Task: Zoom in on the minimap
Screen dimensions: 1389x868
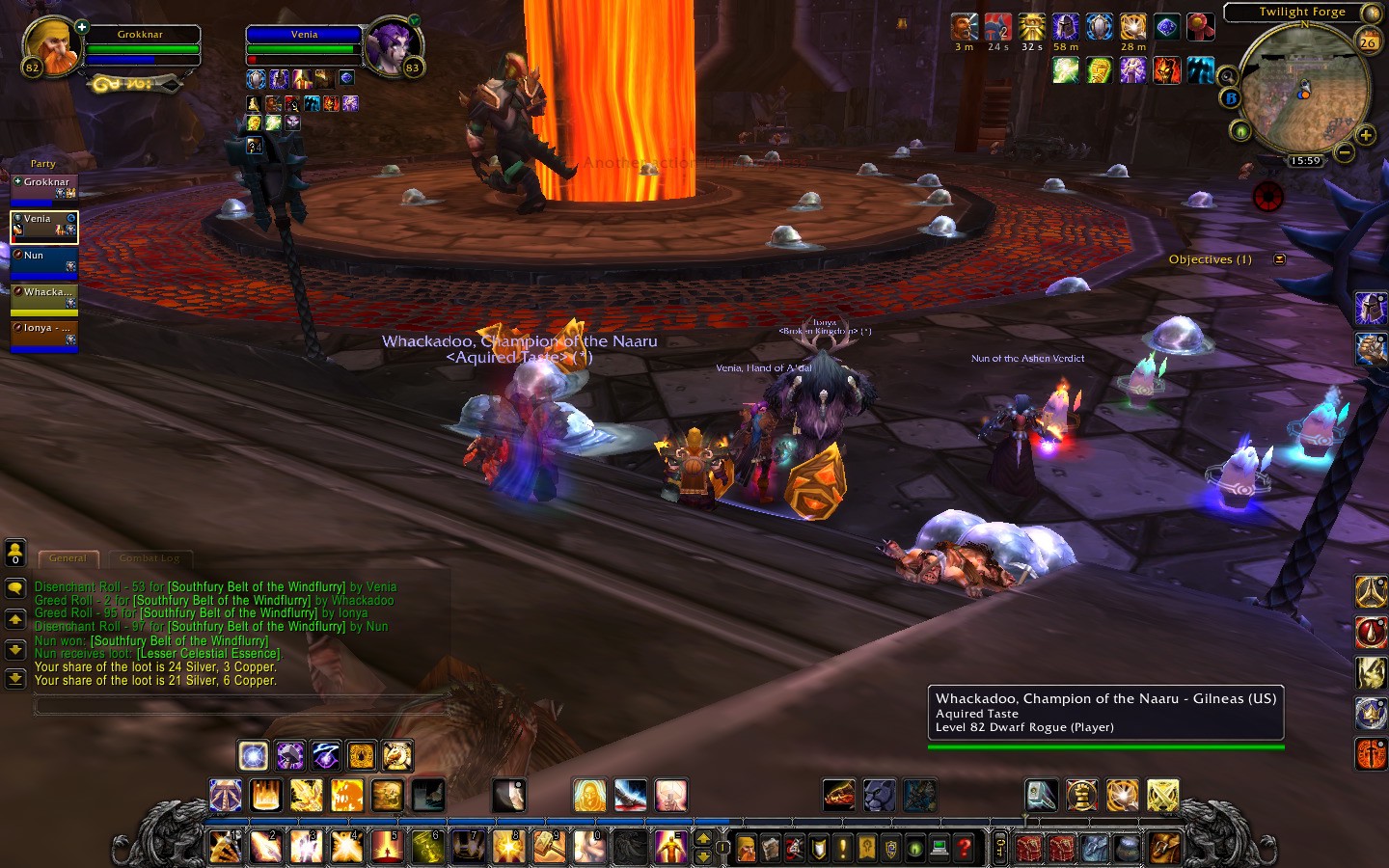Action: coord(1366,135)
